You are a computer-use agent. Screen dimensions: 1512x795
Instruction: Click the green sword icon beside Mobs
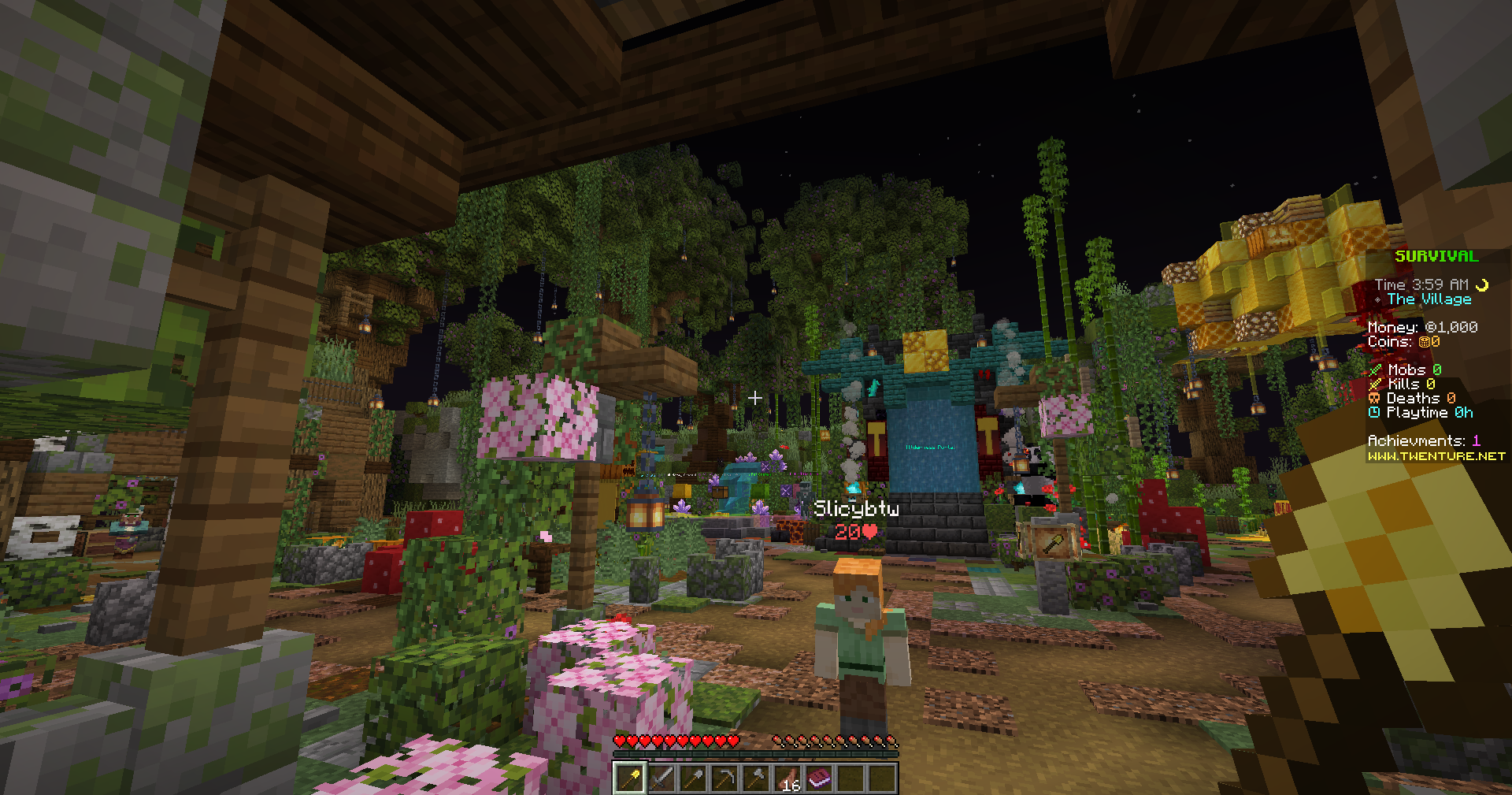point(1375,370)
